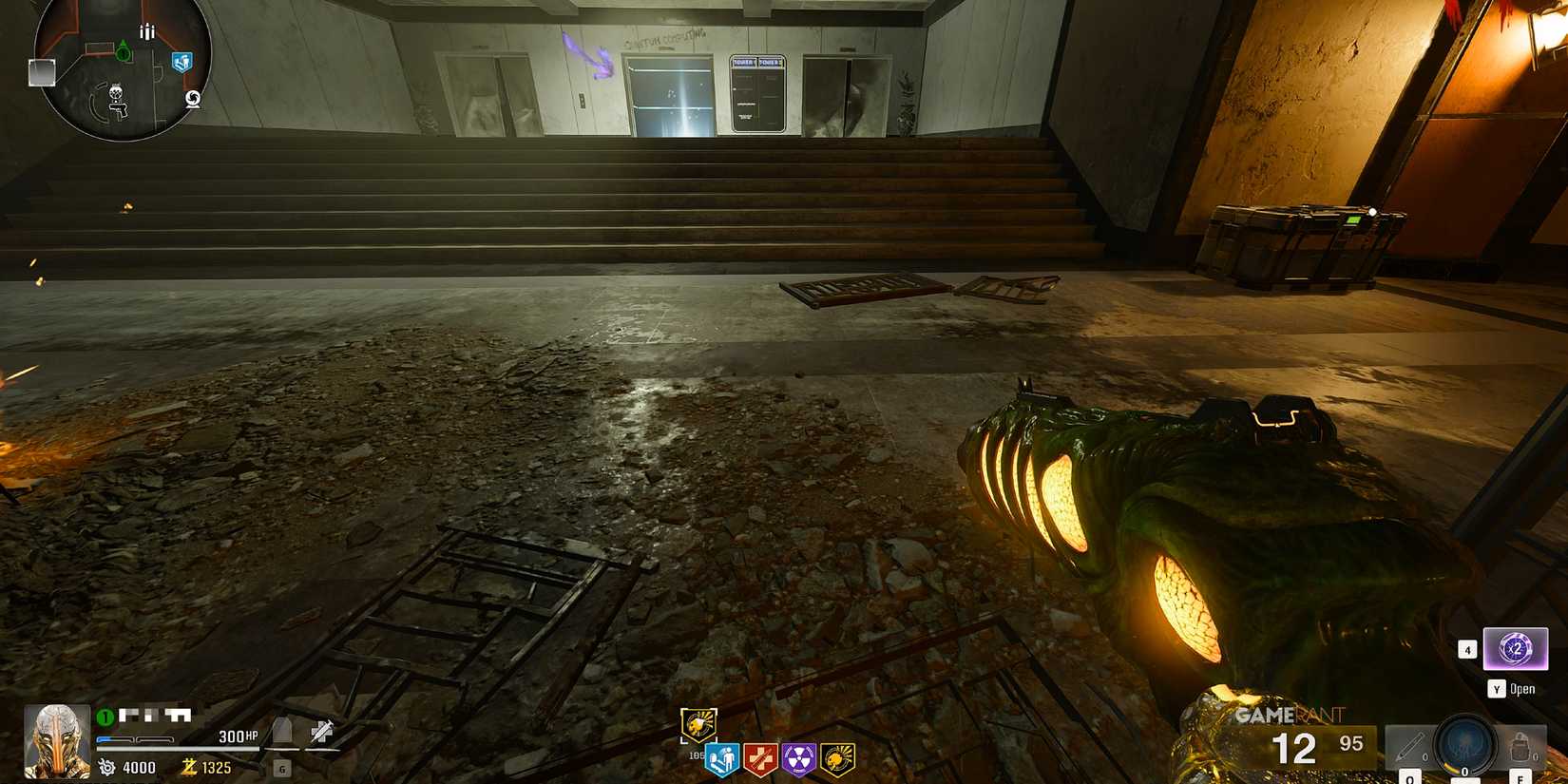Viewport: 1568px width, 784px height.
Task: Open the circular field upgrade dial icon
Action: (1464, 747)
